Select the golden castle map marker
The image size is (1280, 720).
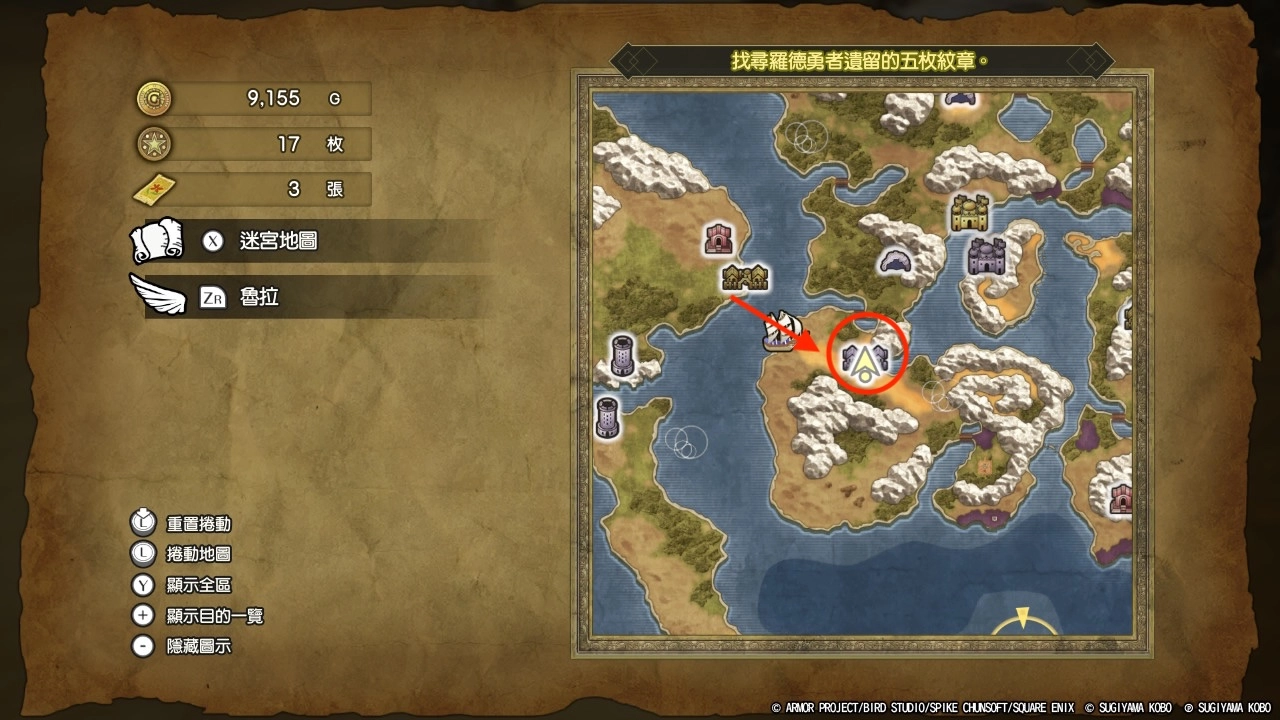click(968, 212)
